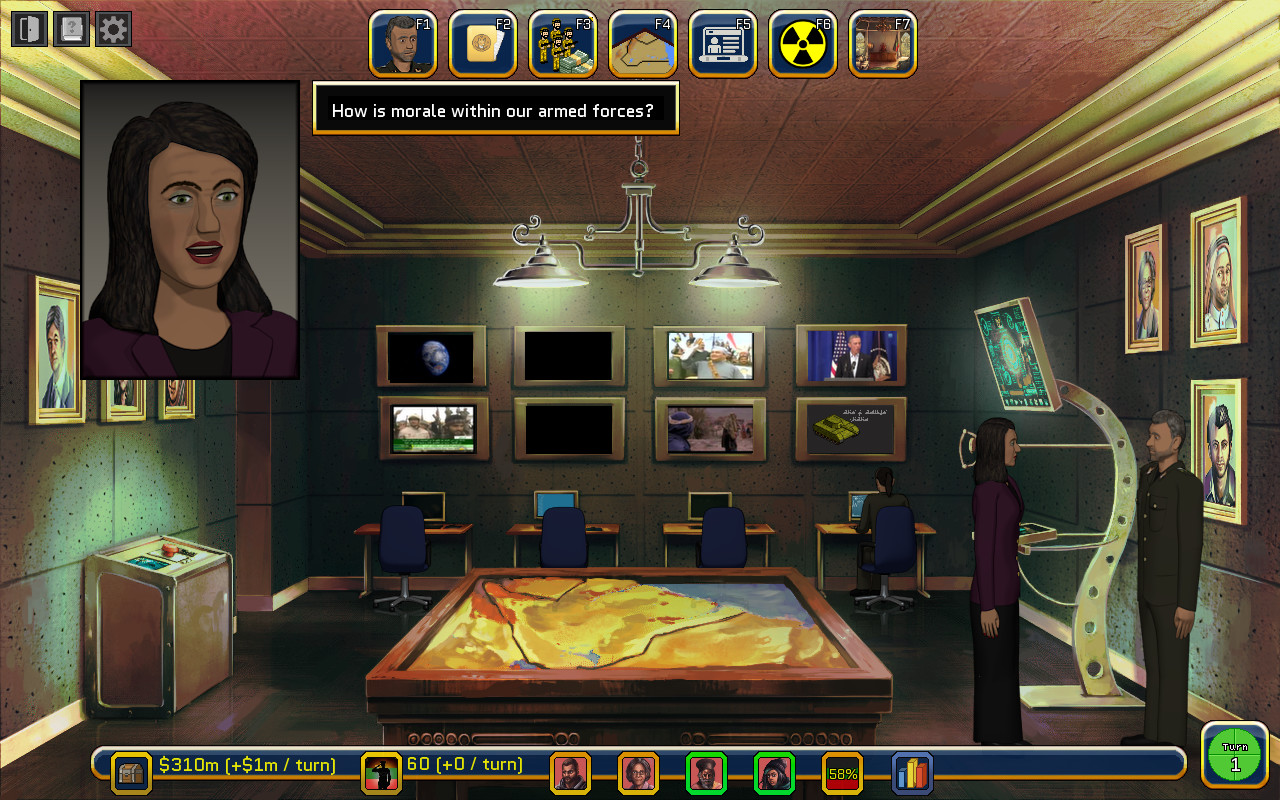Select the green-framed advisor portrait
The height and width of the screenshot is (800, 1280).
707,771
